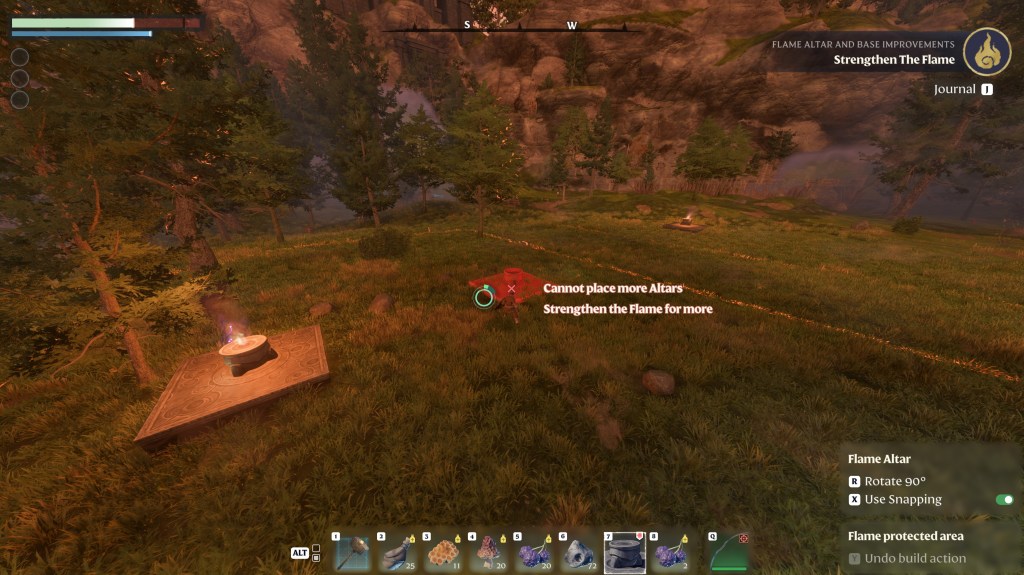Toggle the Use Snapping switch
1024x575 pixels.
tap(1004, 500)
